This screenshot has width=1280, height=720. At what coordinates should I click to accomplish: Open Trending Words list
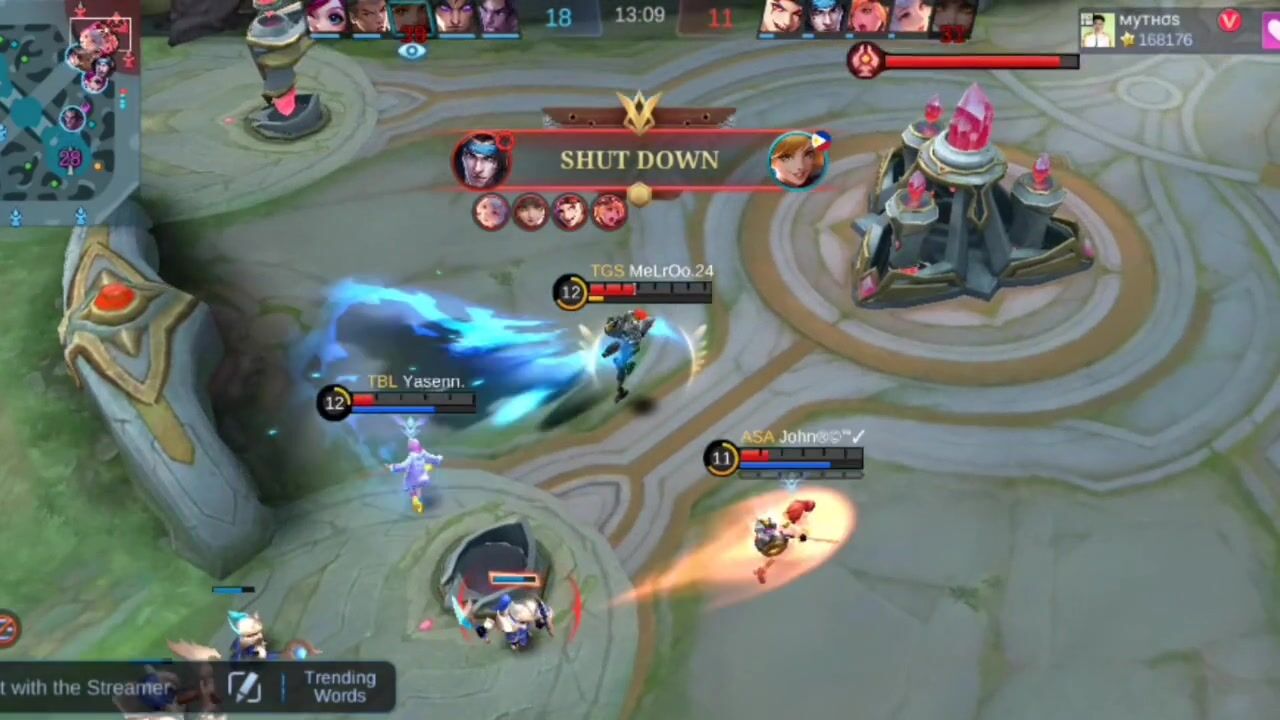[x=339, y=687]
